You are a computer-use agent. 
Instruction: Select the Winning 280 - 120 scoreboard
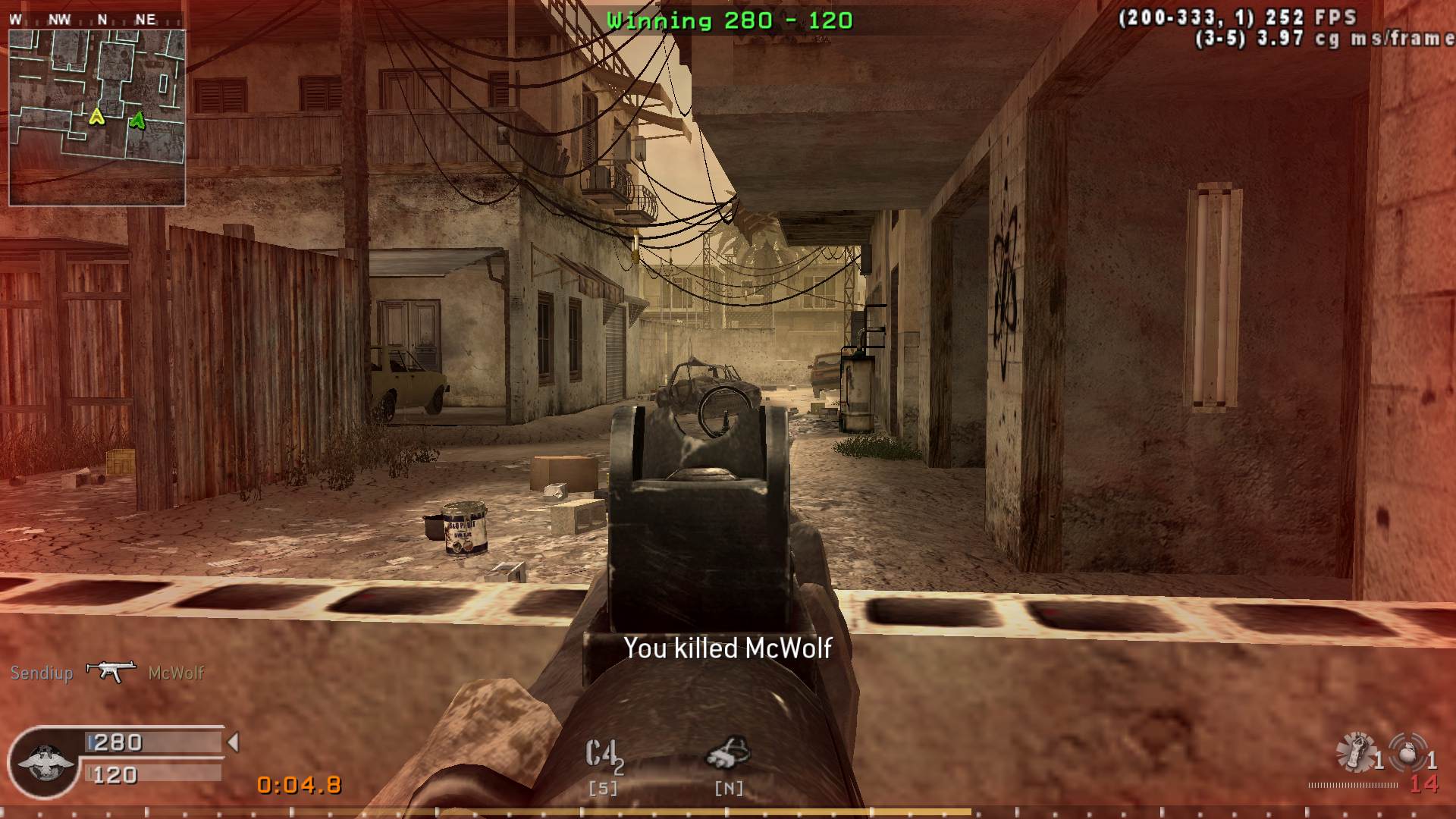[730, 20]
